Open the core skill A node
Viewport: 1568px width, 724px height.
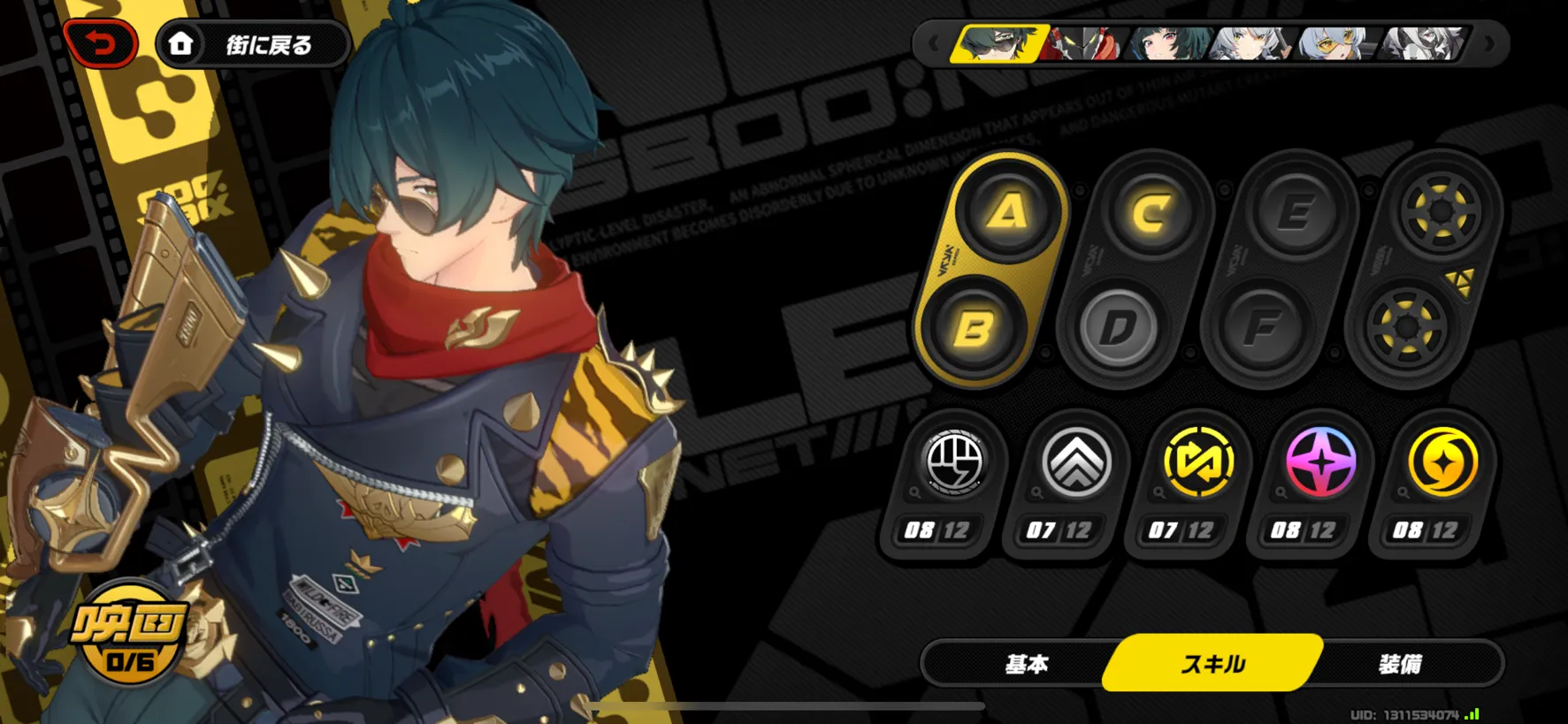(x=1008, y=212)
